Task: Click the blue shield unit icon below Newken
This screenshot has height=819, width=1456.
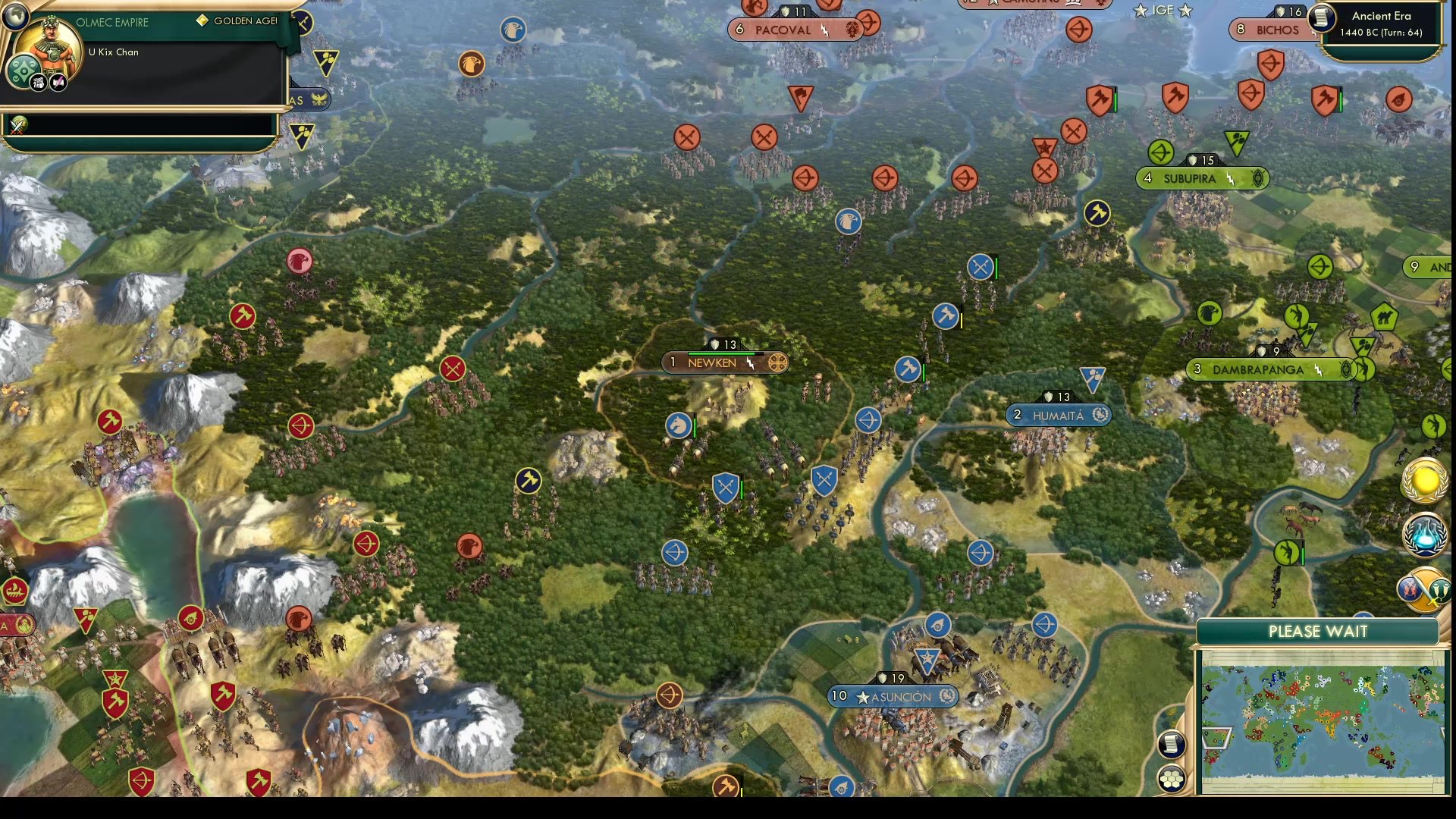Action: [x=725, y=483]
